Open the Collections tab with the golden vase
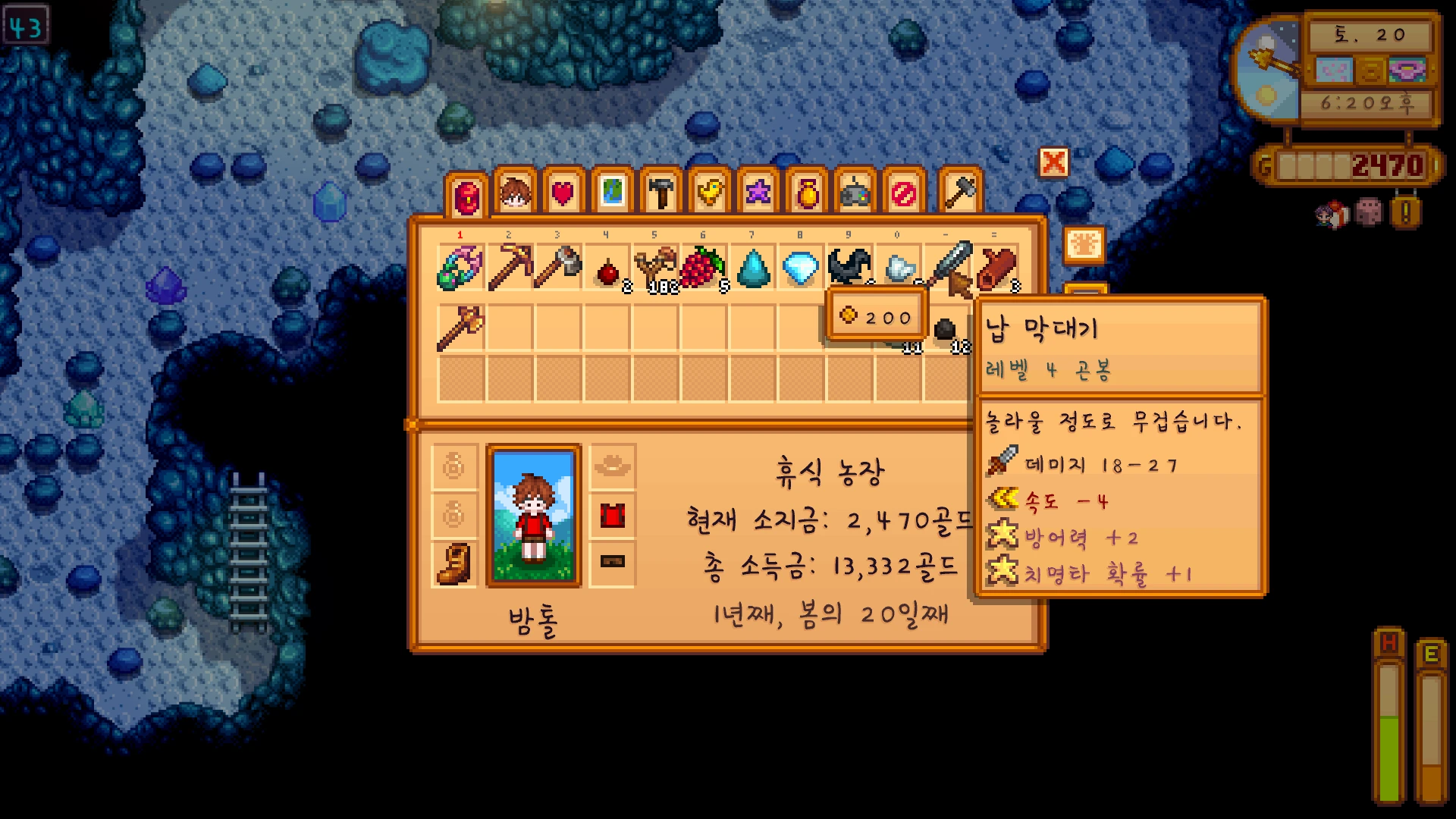Viewport: 1456px width, 819px height. tap(808, 193)
